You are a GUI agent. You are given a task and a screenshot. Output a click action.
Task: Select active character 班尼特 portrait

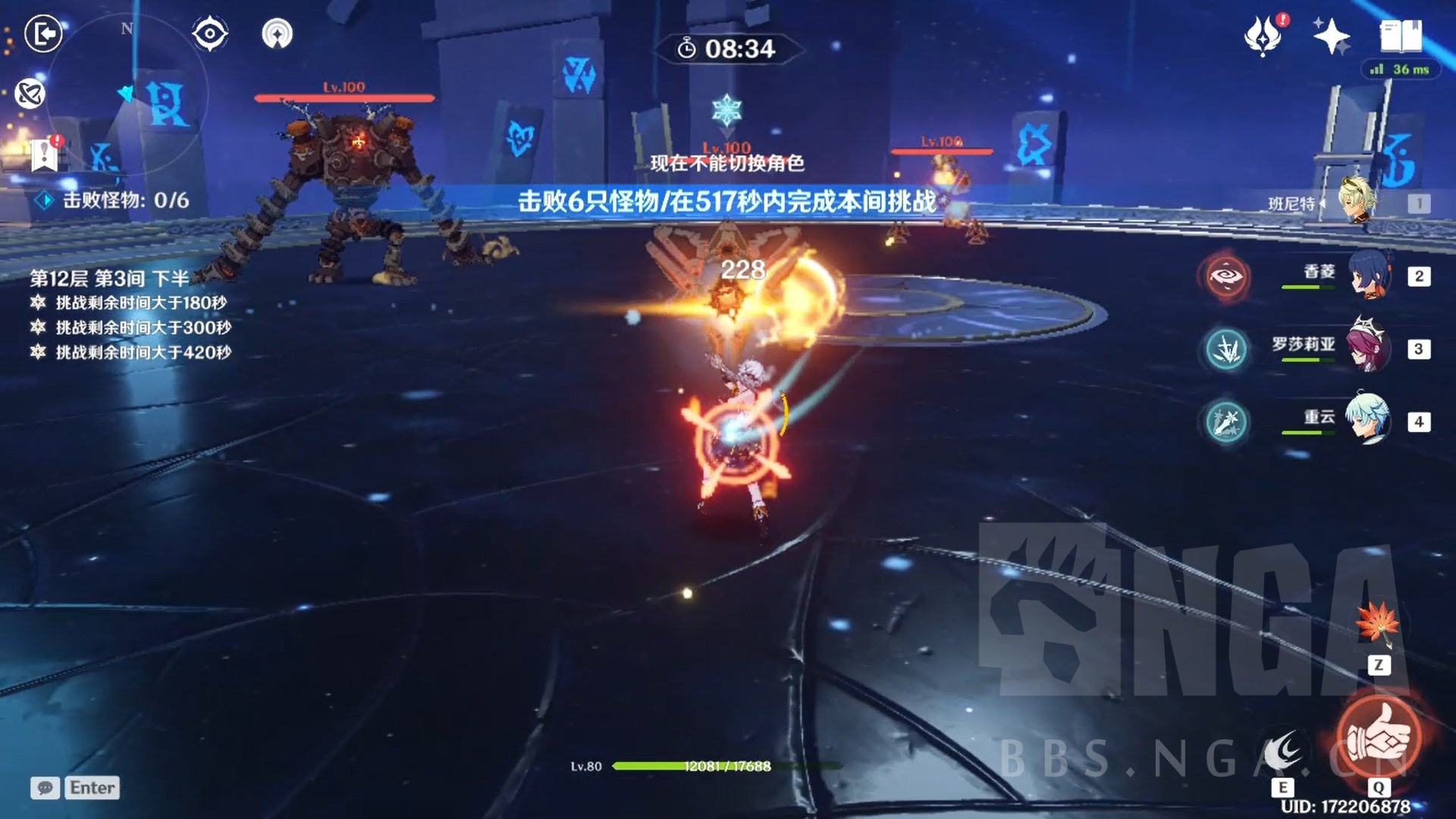tap(1356, 201)
